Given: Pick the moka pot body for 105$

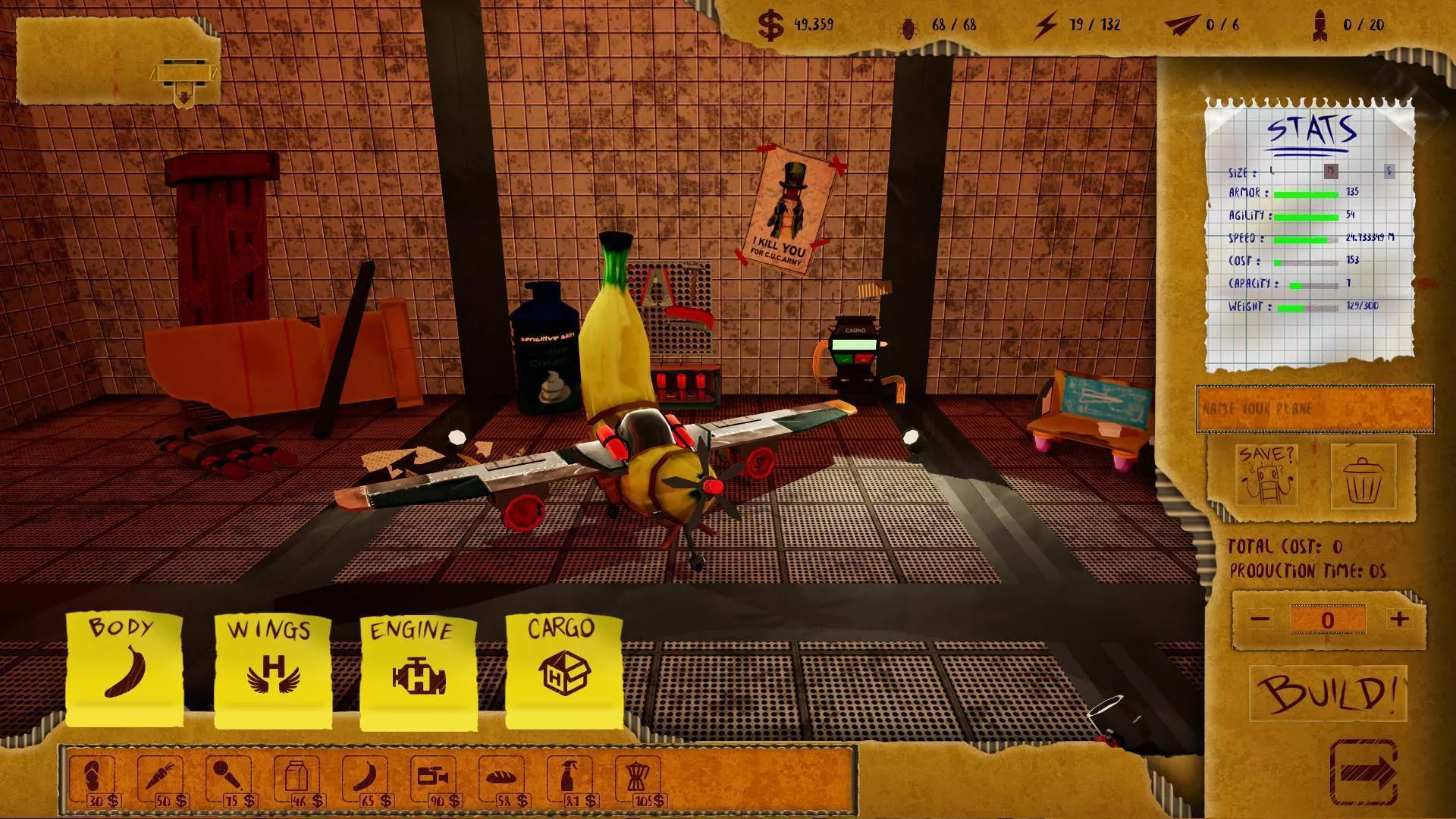Looking at the screenshot, I should [x=639, y=780].
